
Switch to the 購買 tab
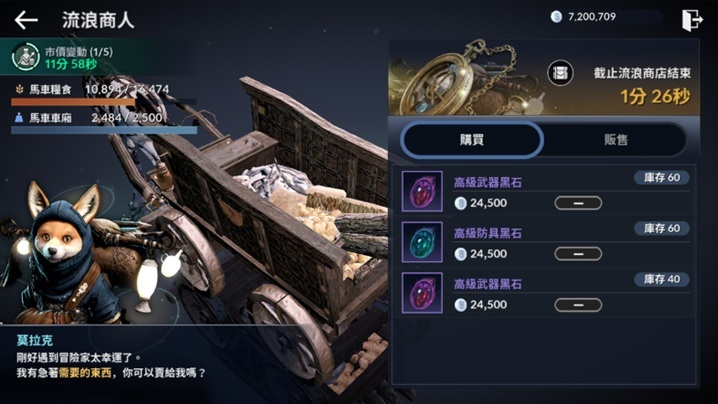472,140
